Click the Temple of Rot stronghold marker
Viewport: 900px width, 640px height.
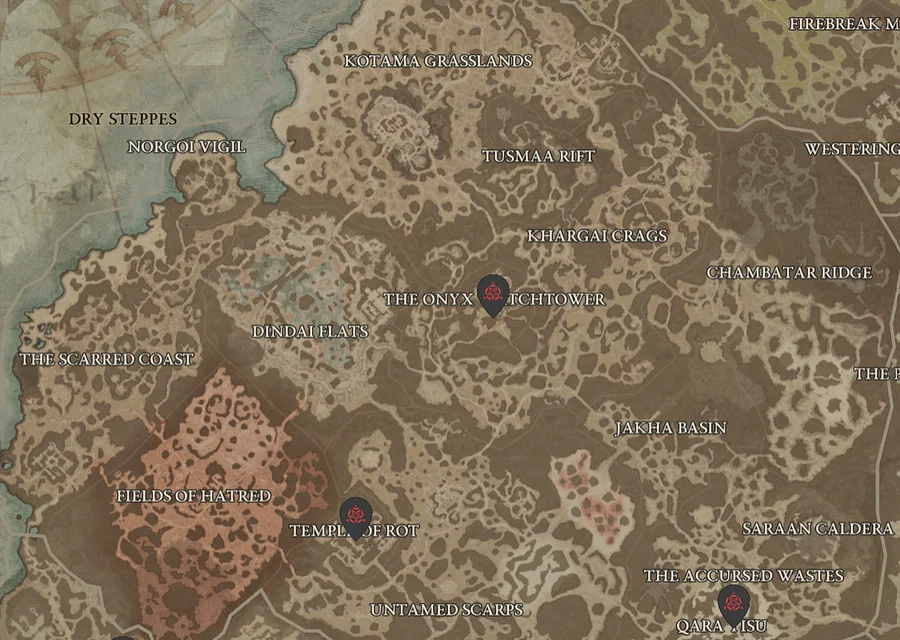[x=354, y=516]
